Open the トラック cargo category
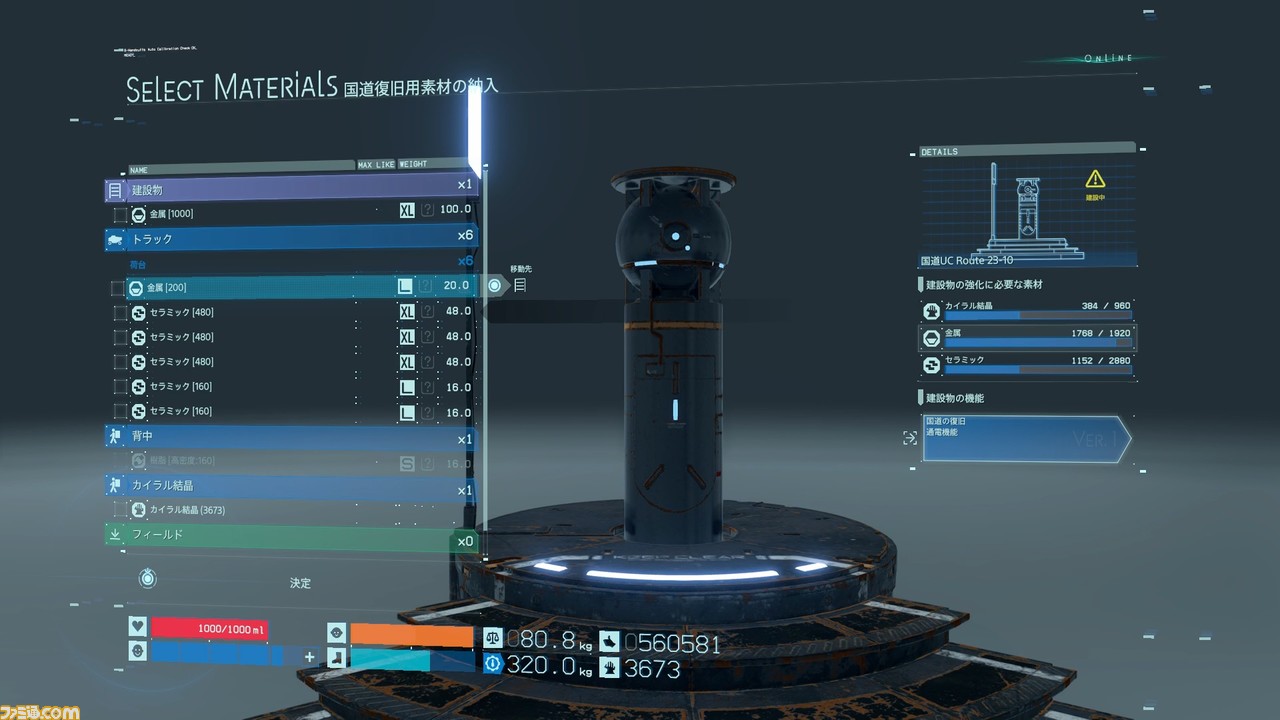The image size is (1280, 720). tap(290, 239)
